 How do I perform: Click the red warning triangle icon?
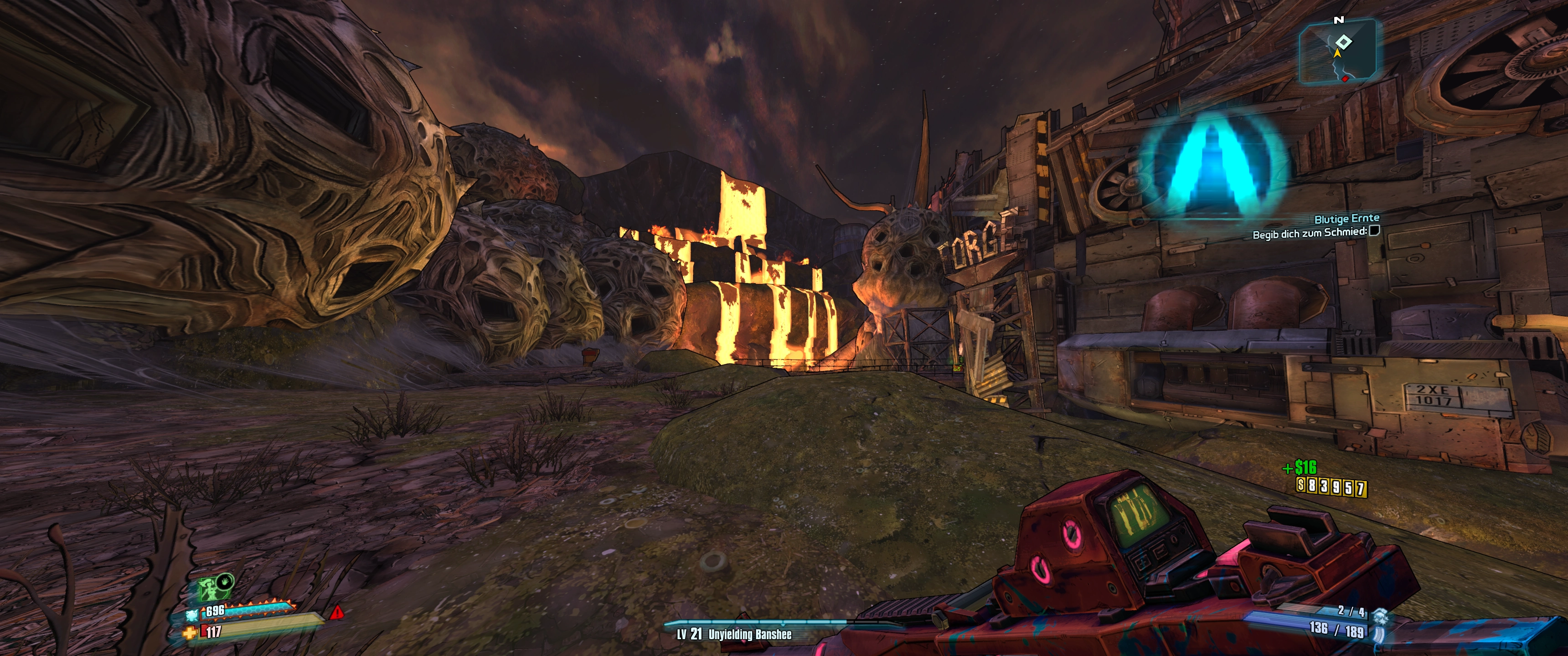click(336, 611)
